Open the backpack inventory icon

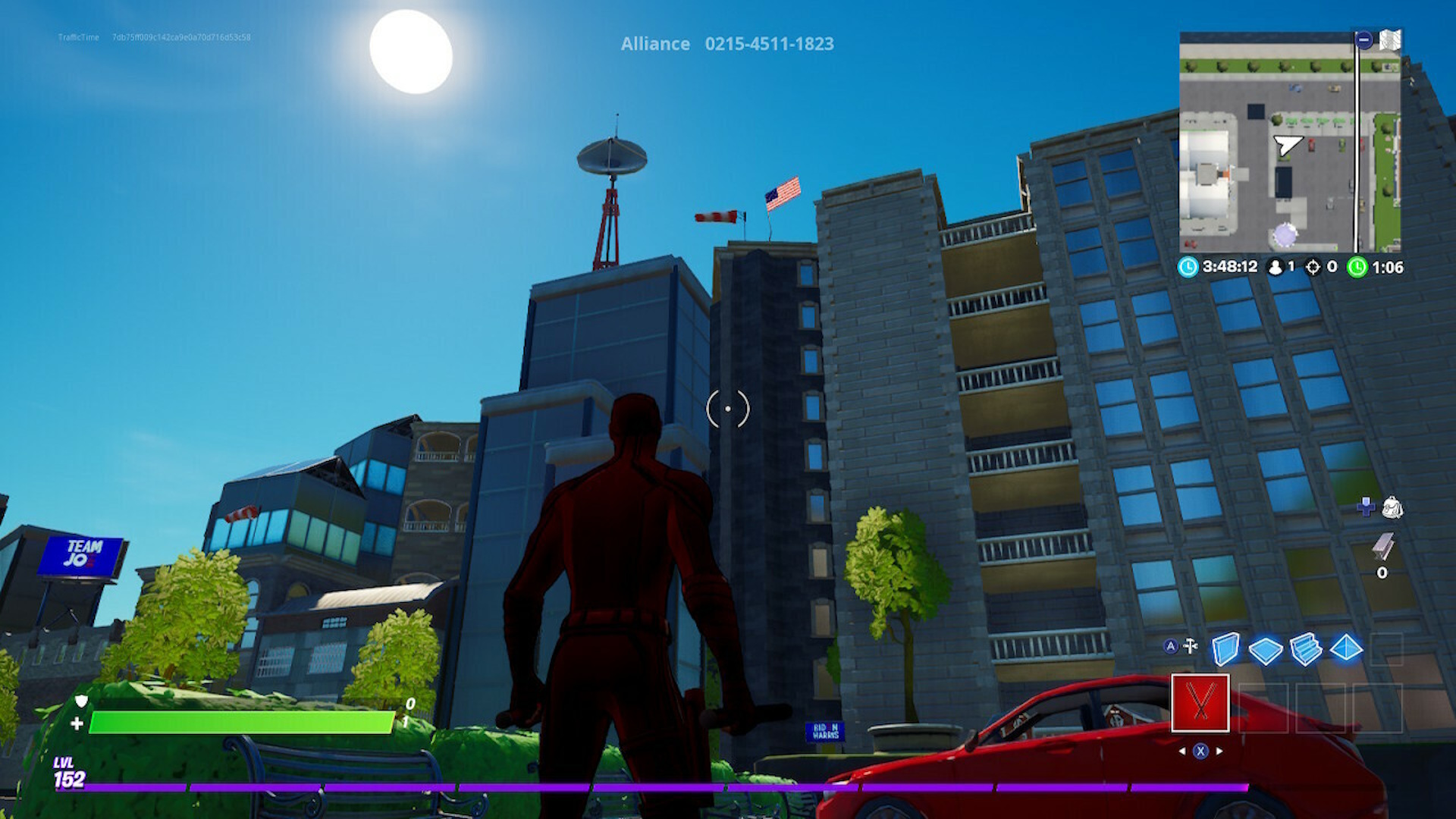1392,508
